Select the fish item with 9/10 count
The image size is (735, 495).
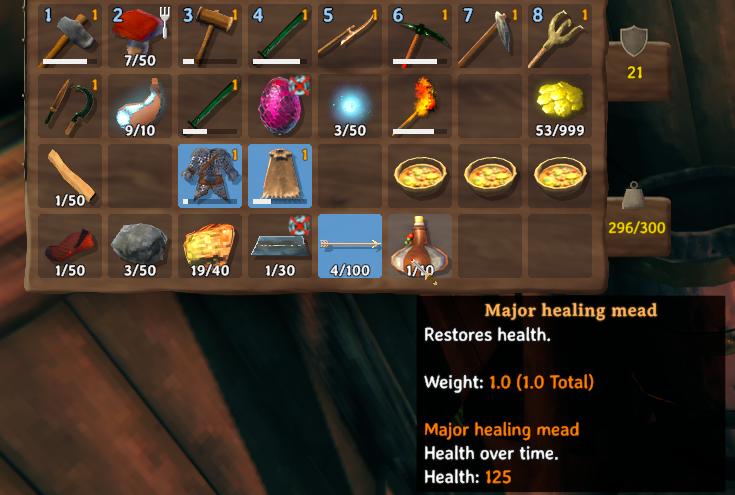click(x=140, y=106)
